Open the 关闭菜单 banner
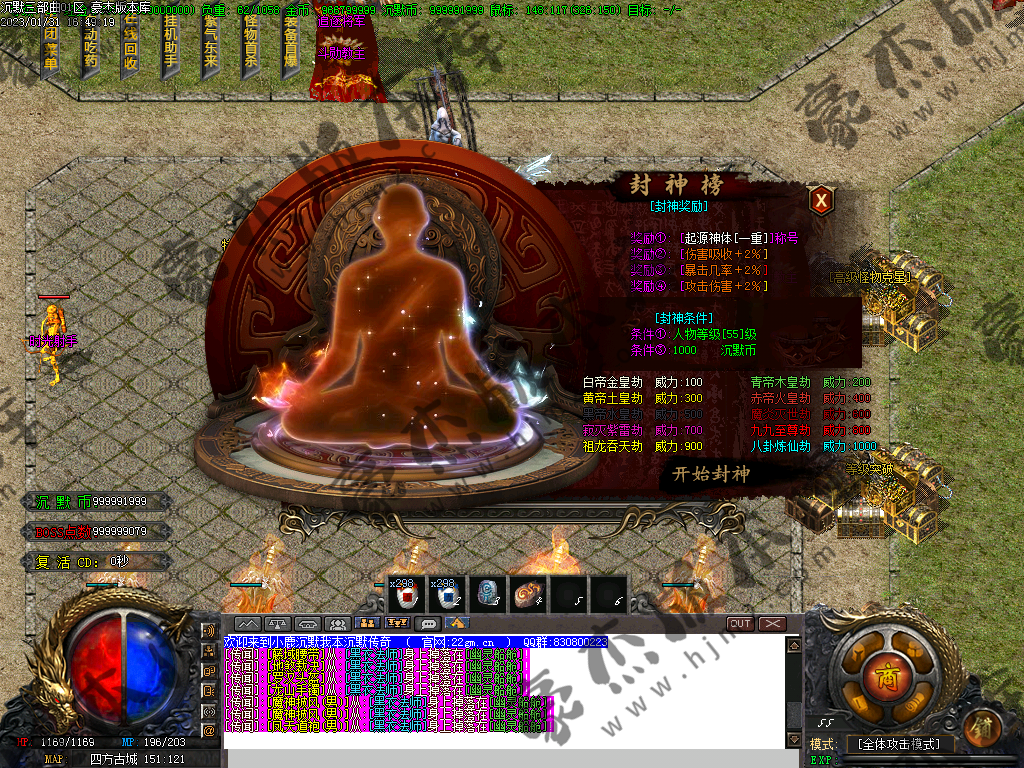 coord(50,46)
